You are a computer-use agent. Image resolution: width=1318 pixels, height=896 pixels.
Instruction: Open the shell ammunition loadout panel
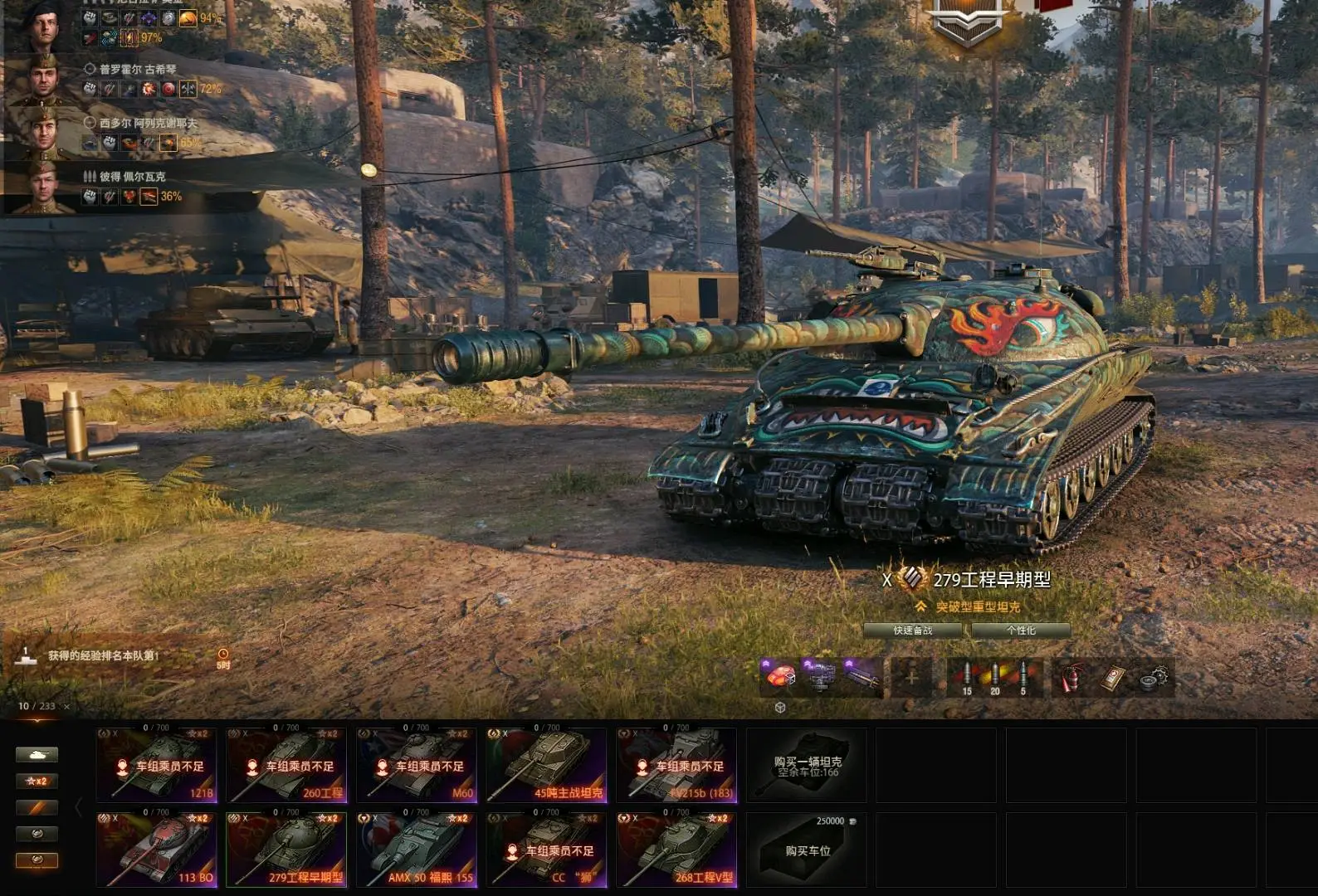(994, 678)
